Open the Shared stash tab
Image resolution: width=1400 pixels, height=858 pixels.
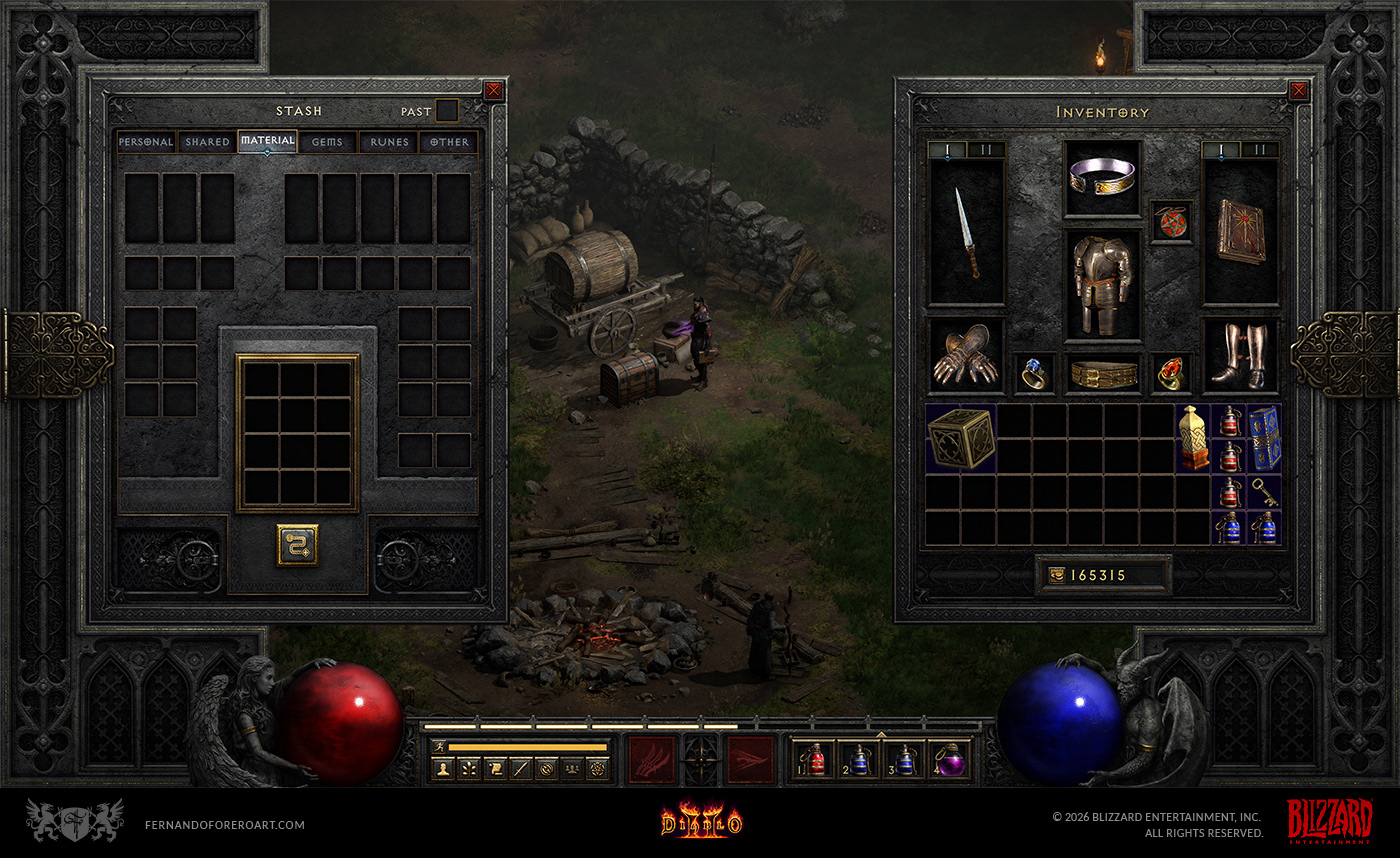[x=207, y=142]
